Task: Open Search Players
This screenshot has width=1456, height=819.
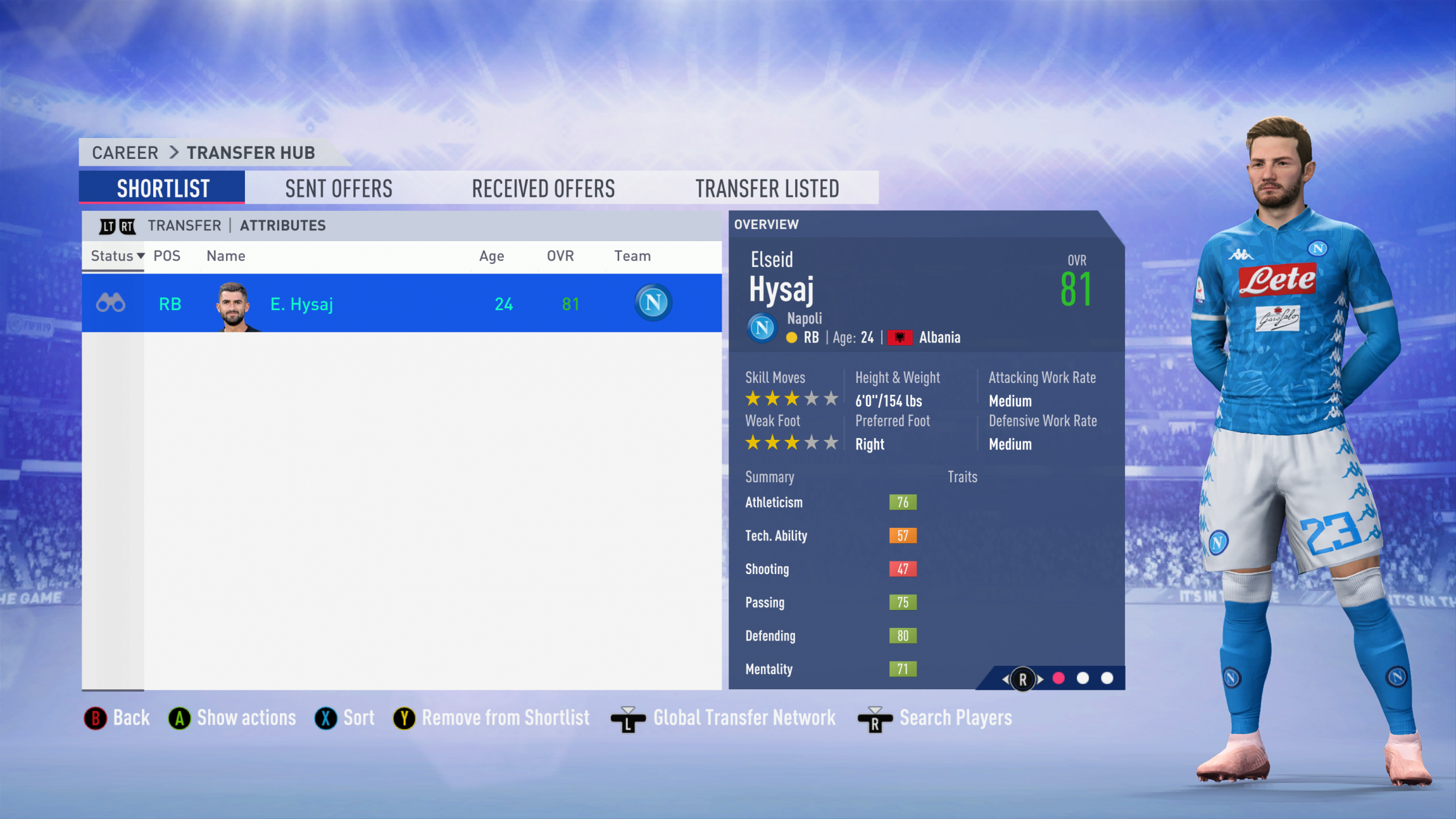Action: pyautogui.click(x=936, y=718)
